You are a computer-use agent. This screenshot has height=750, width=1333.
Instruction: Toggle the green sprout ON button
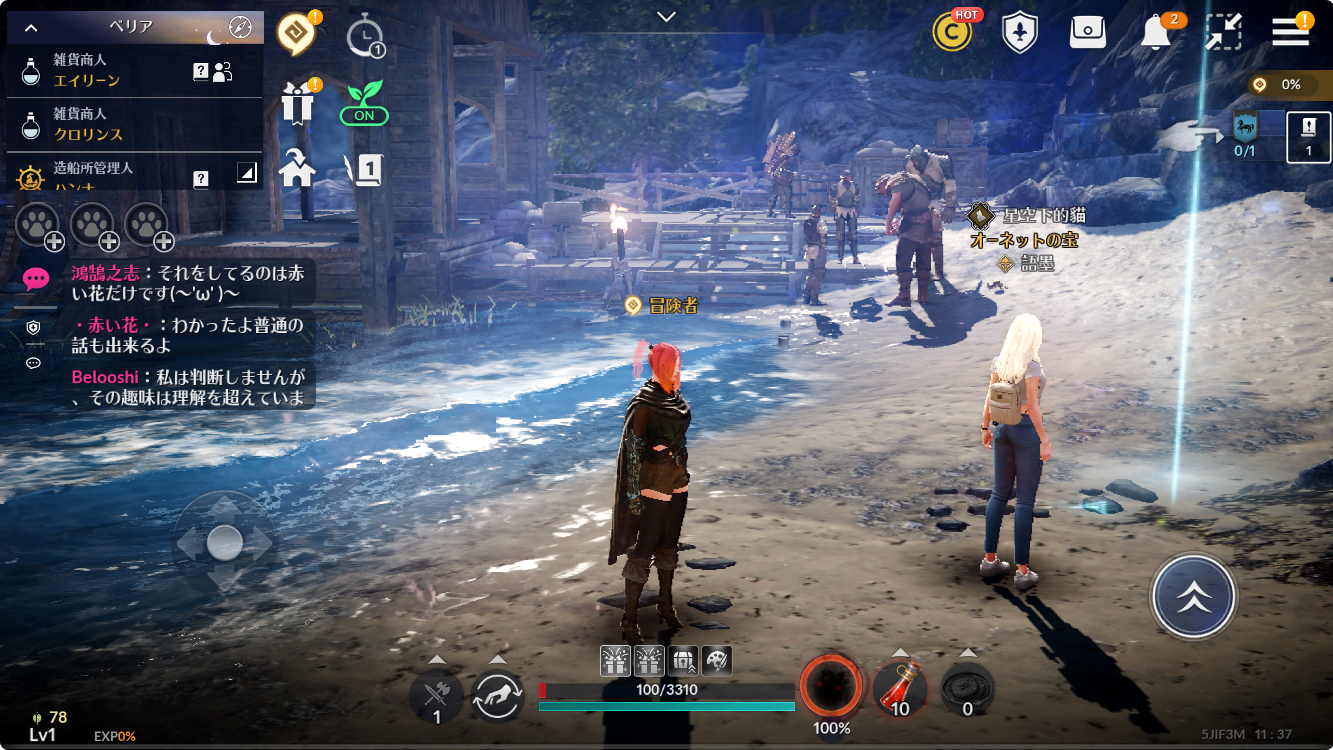click(364, 103)
